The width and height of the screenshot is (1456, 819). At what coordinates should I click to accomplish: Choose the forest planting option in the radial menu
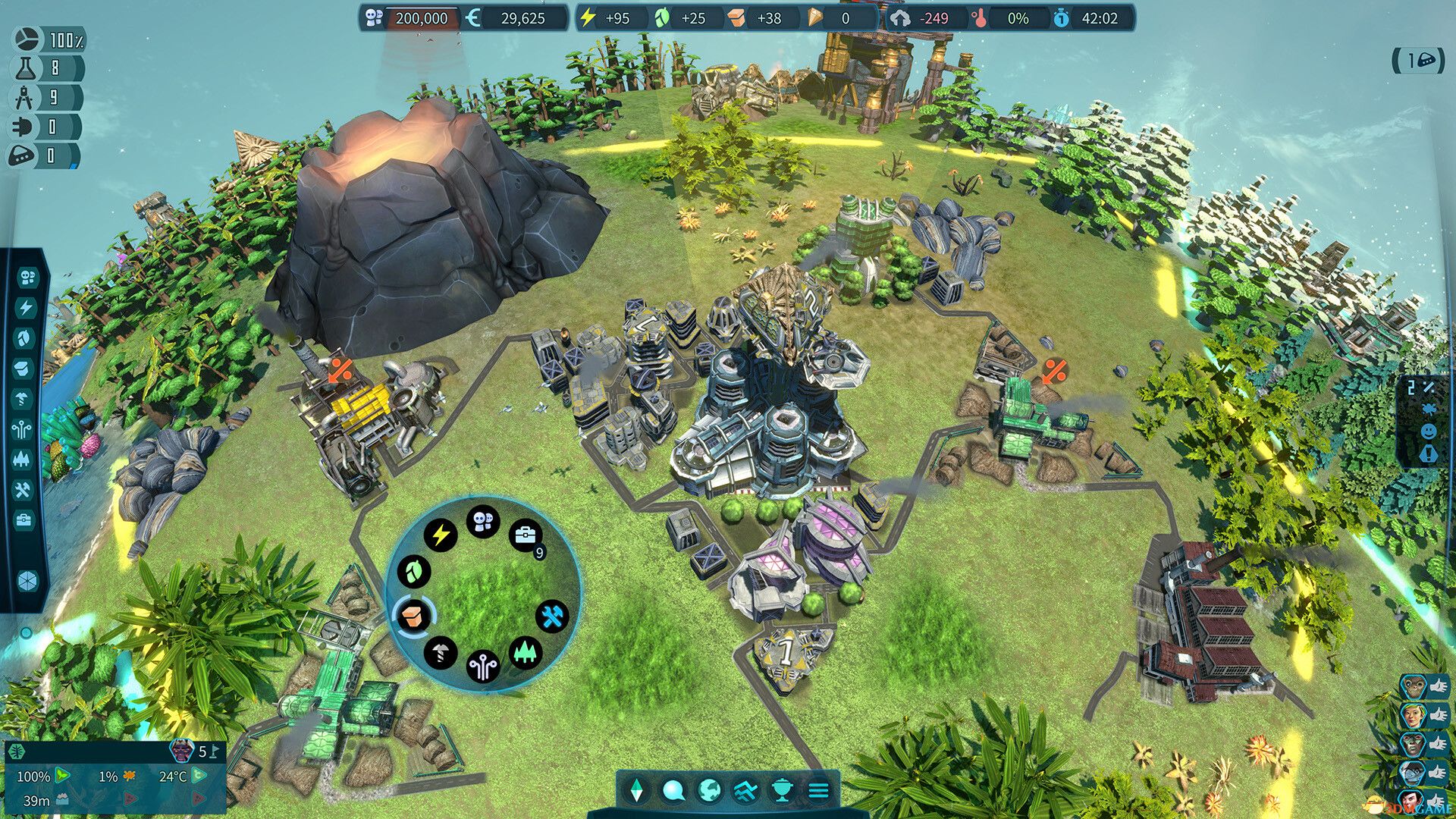pos(526,651)
